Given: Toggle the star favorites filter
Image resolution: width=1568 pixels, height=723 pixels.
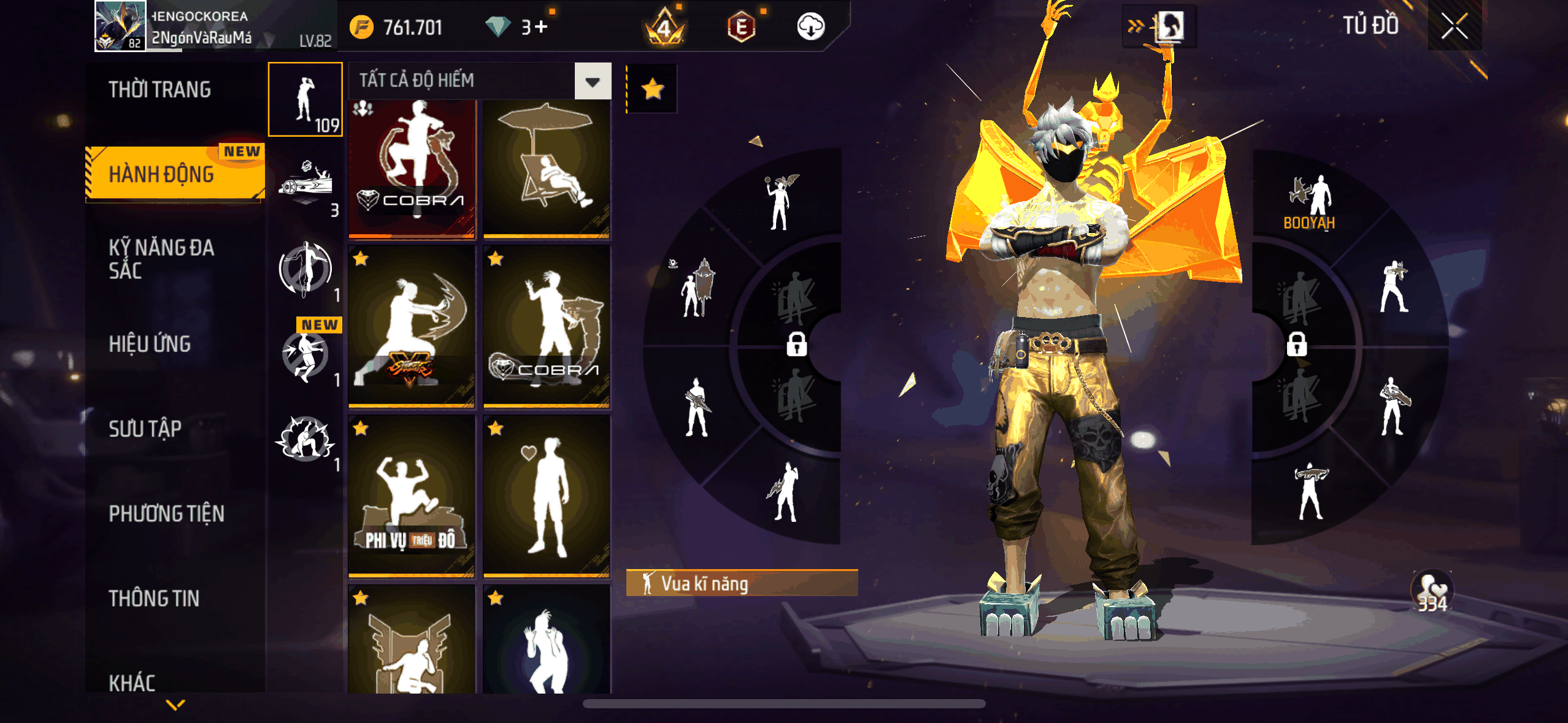Looking at the screenshot, I should (652, 90).
